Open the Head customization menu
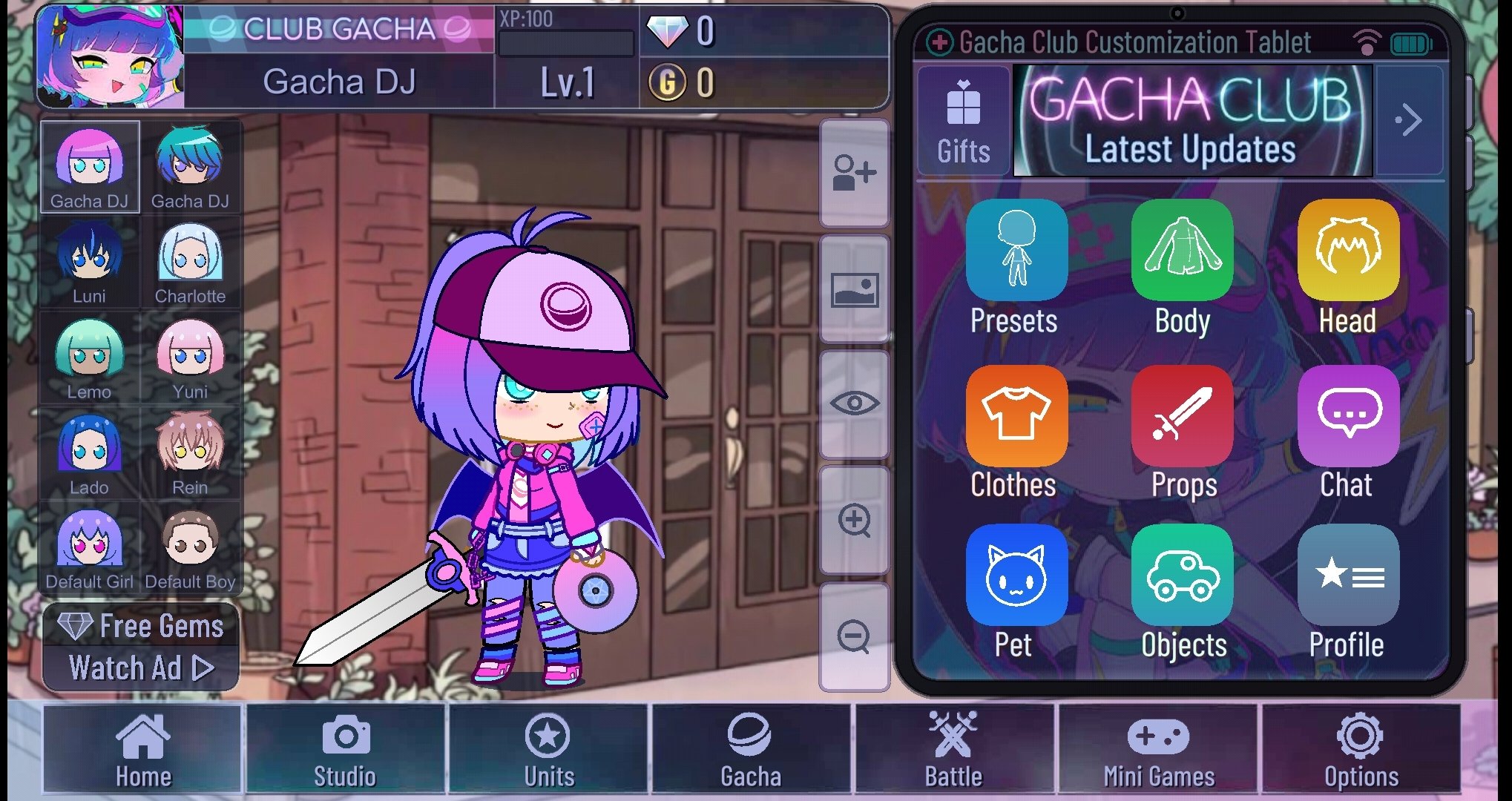The height and width of the screenshot is (801, 1512). point(1348,251)
